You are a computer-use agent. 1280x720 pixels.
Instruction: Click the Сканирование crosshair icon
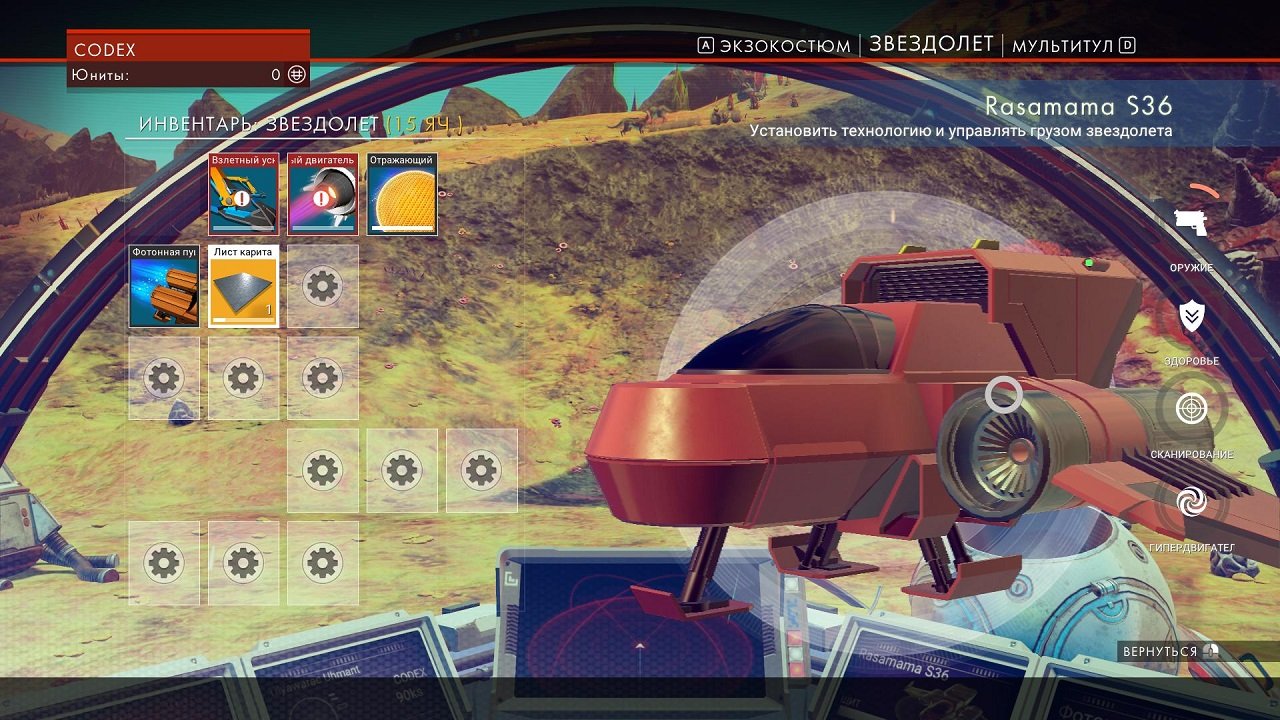click(1189, 409)
